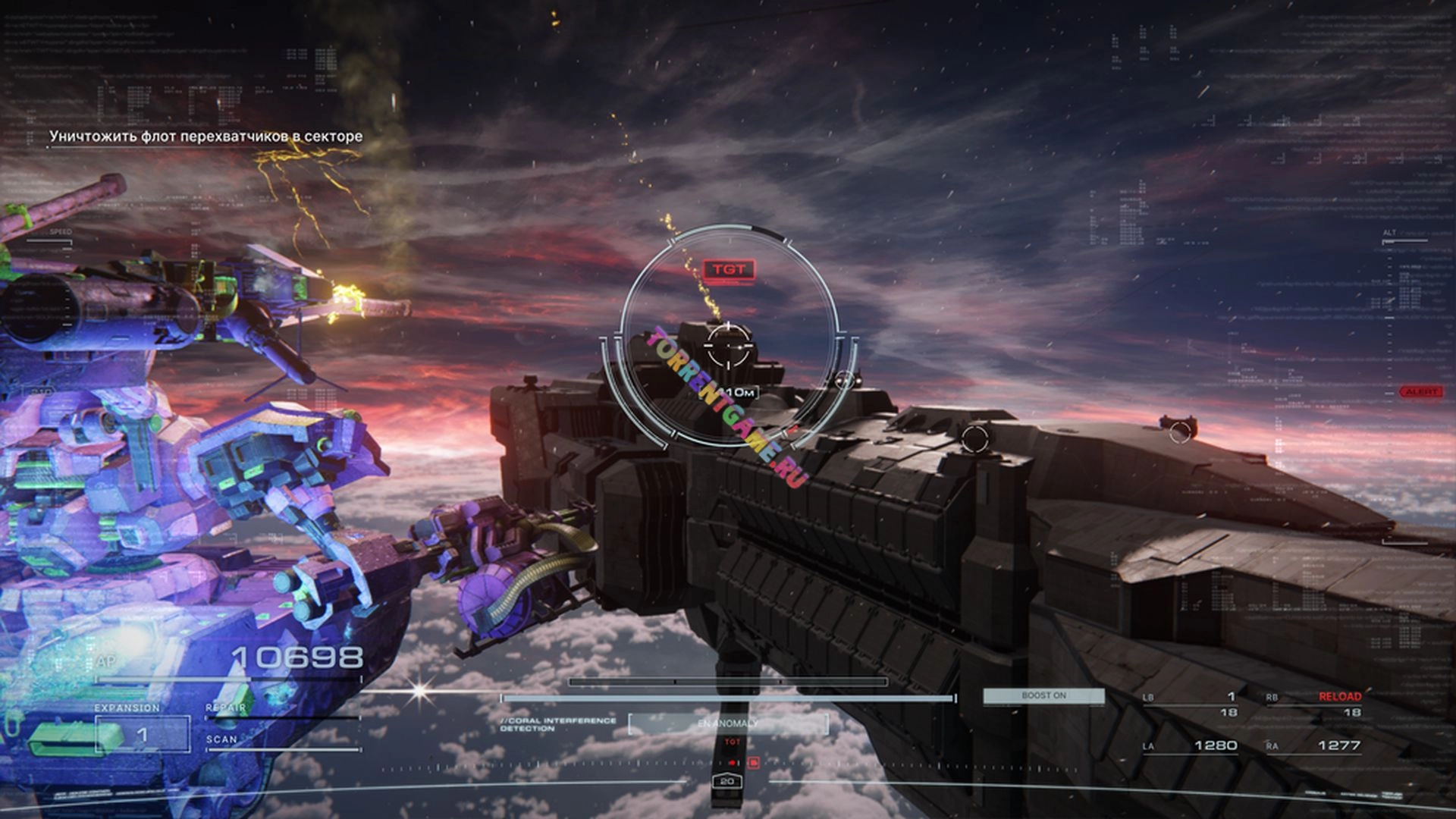Click the SCAN label on the HUD
The height and width of the screenshot is (819, 1456).
(x=221, y=739)
